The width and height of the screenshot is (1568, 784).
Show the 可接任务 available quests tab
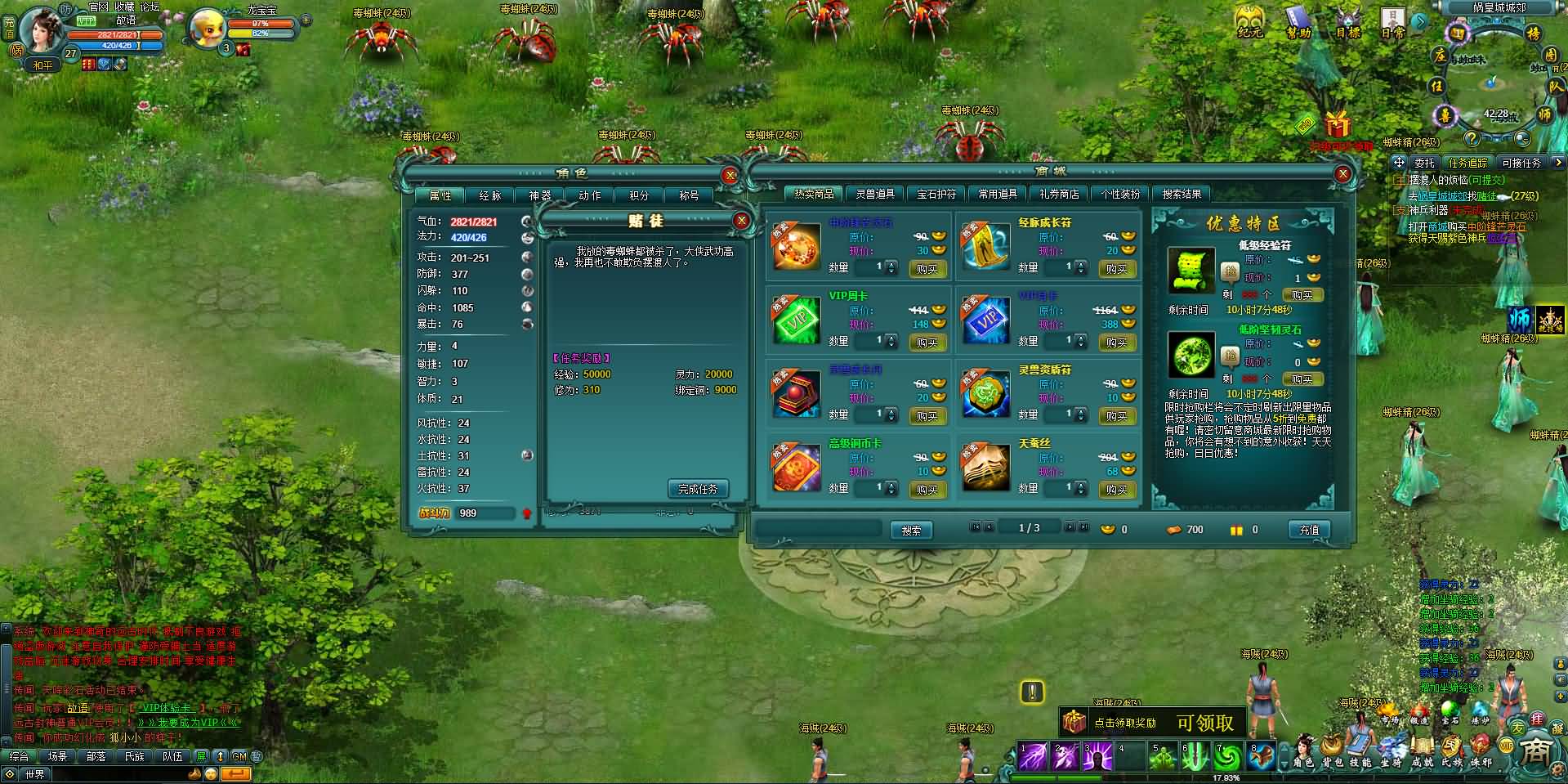pos(1521,163)
